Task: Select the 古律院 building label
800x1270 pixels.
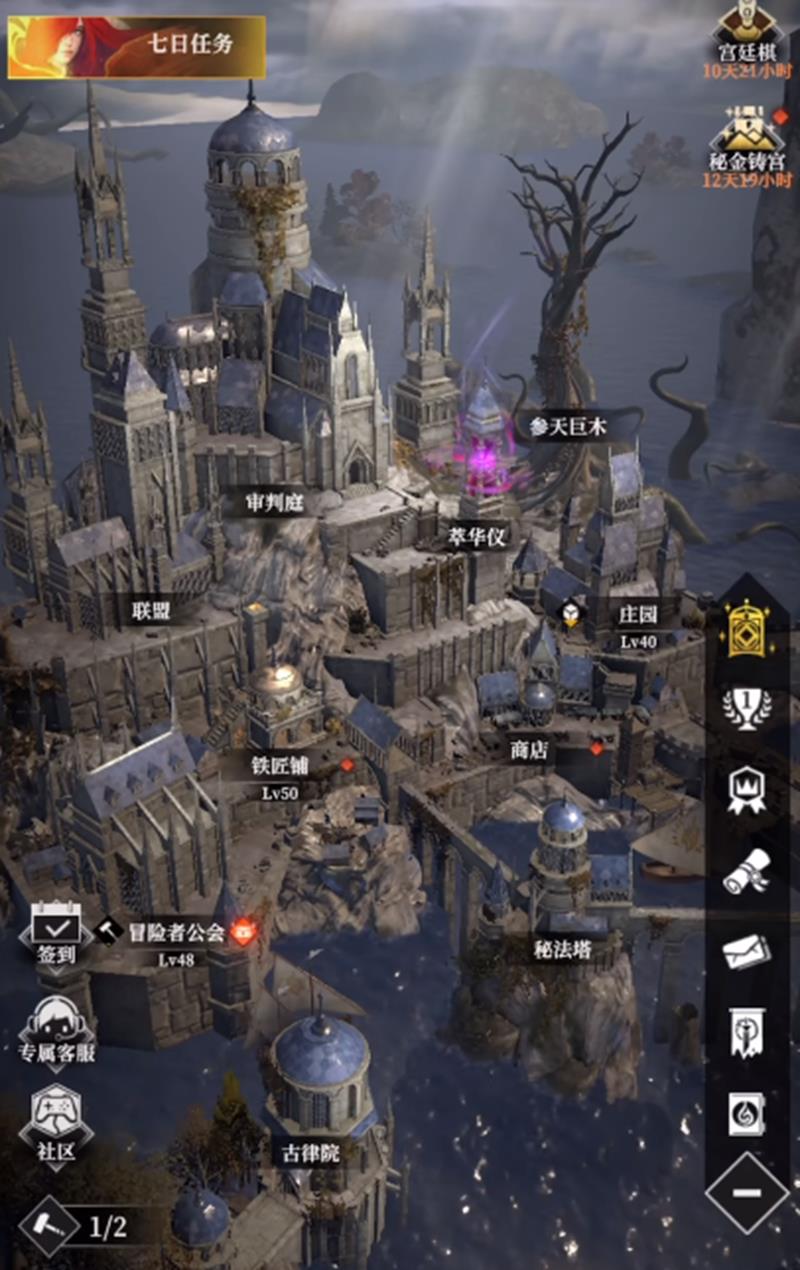Action: [x=311, y=1153]
